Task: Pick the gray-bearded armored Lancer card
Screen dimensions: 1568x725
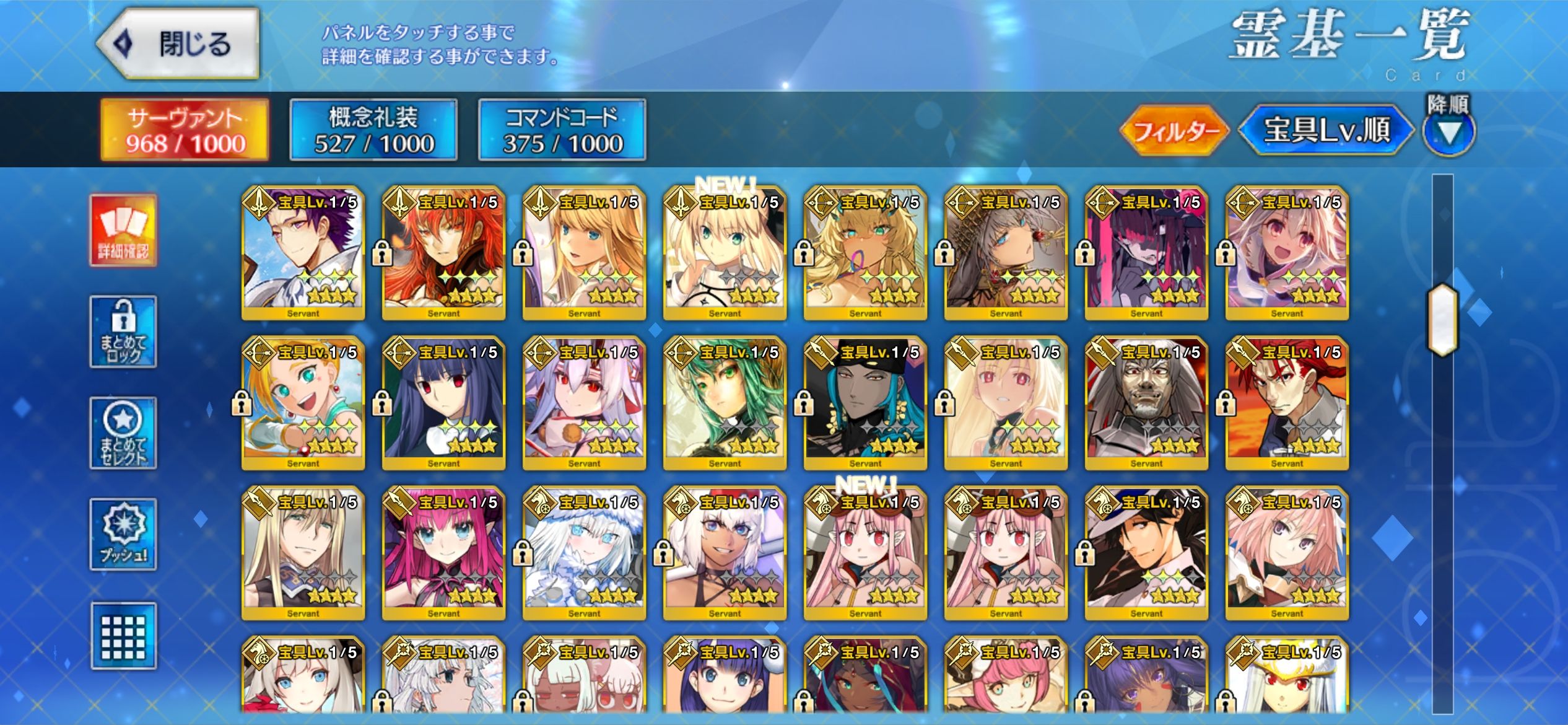Action: pyautogui.click(x=1146, y=404)
